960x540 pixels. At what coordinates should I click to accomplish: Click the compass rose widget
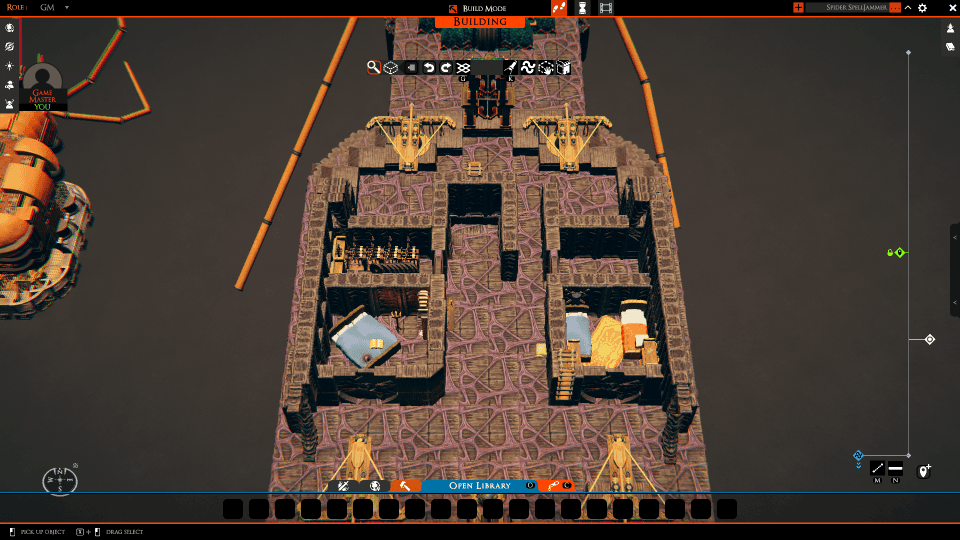click(60, 481)
